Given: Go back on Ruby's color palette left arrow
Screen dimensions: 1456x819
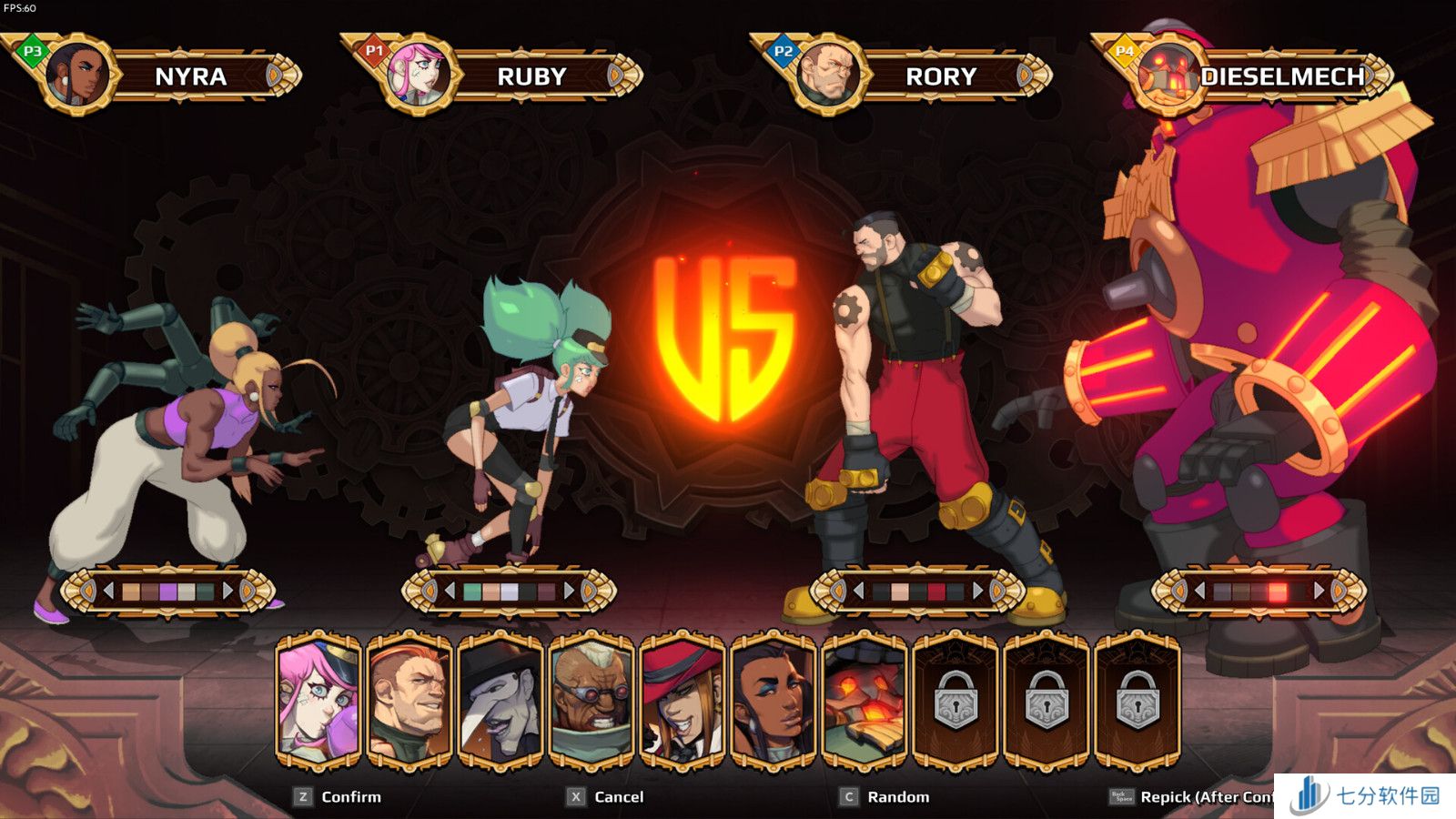Looking at the screenshot, I should (450, 591).
